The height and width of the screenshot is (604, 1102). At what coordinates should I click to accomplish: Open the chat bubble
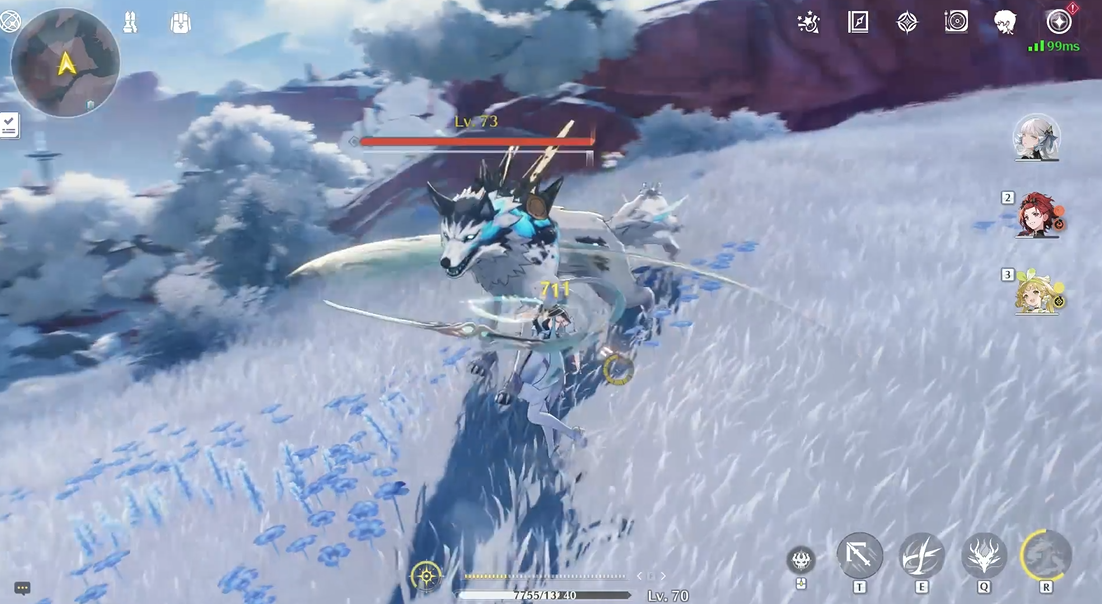[22, 589]
